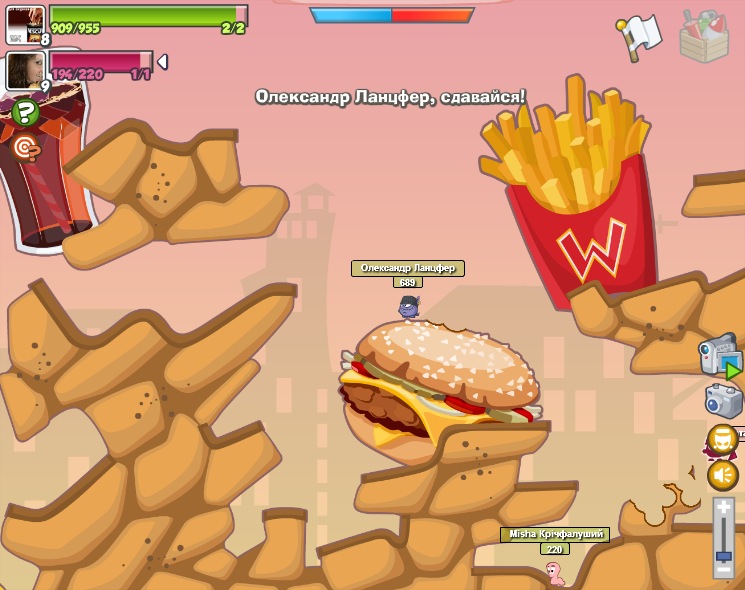Click the orange target hint button
This screenshot has width=745, height=590.
[26, 148]
